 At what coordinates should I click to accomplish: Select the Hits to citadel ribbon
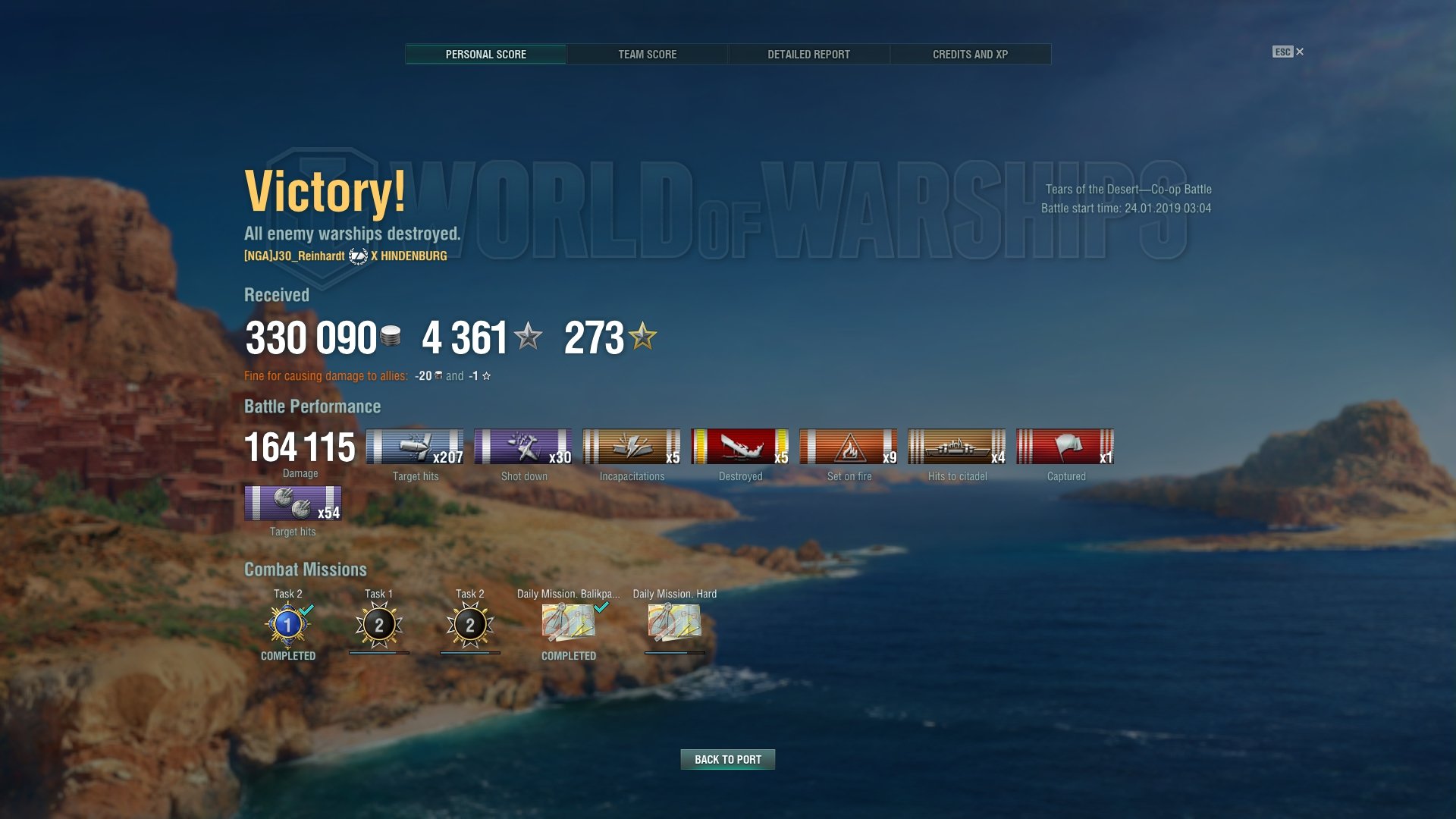click(957, 447)
